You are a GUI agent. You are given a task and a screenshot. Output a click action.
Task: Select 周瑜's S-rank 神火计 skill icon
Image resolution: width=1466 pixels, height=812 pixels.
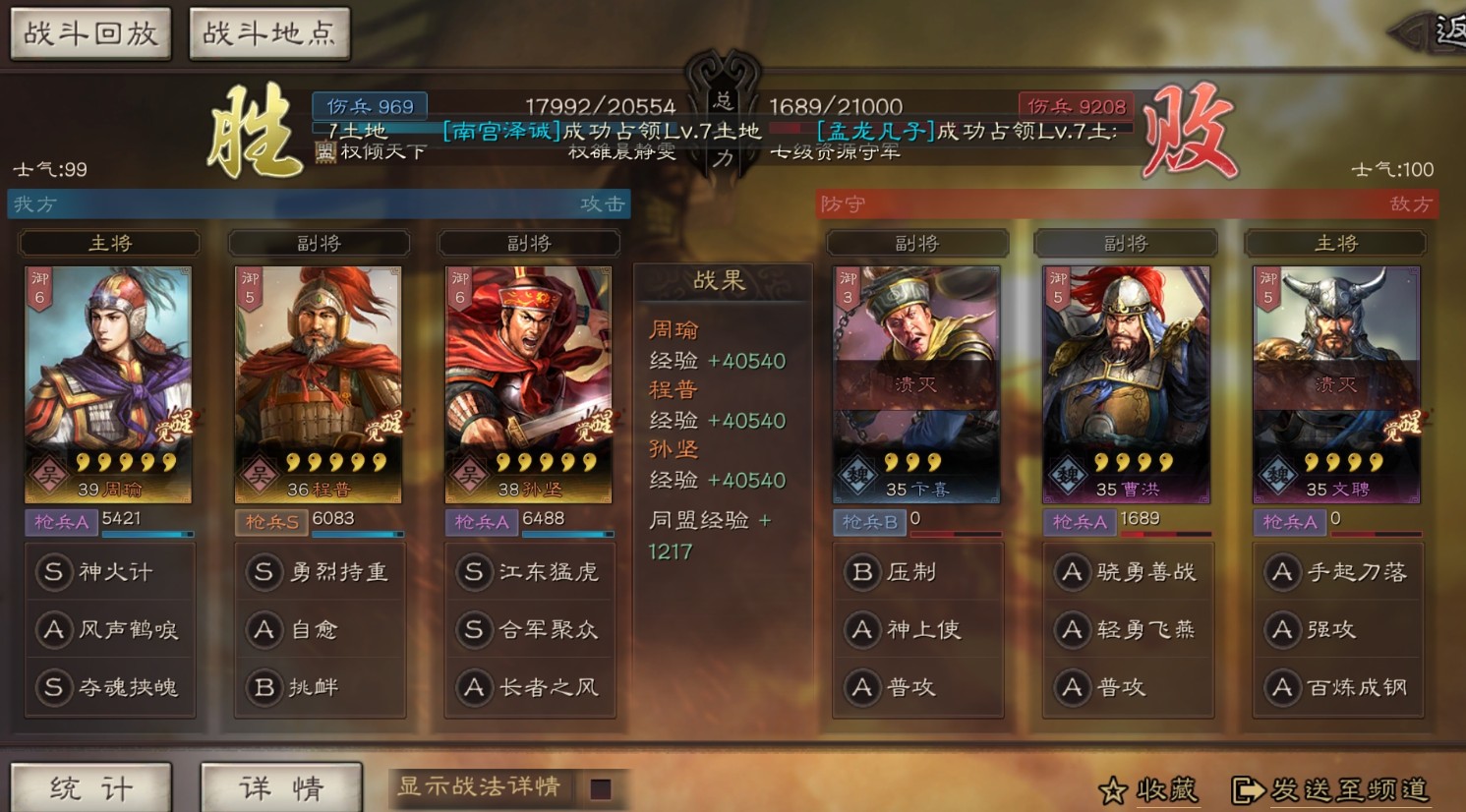[54, 571]
